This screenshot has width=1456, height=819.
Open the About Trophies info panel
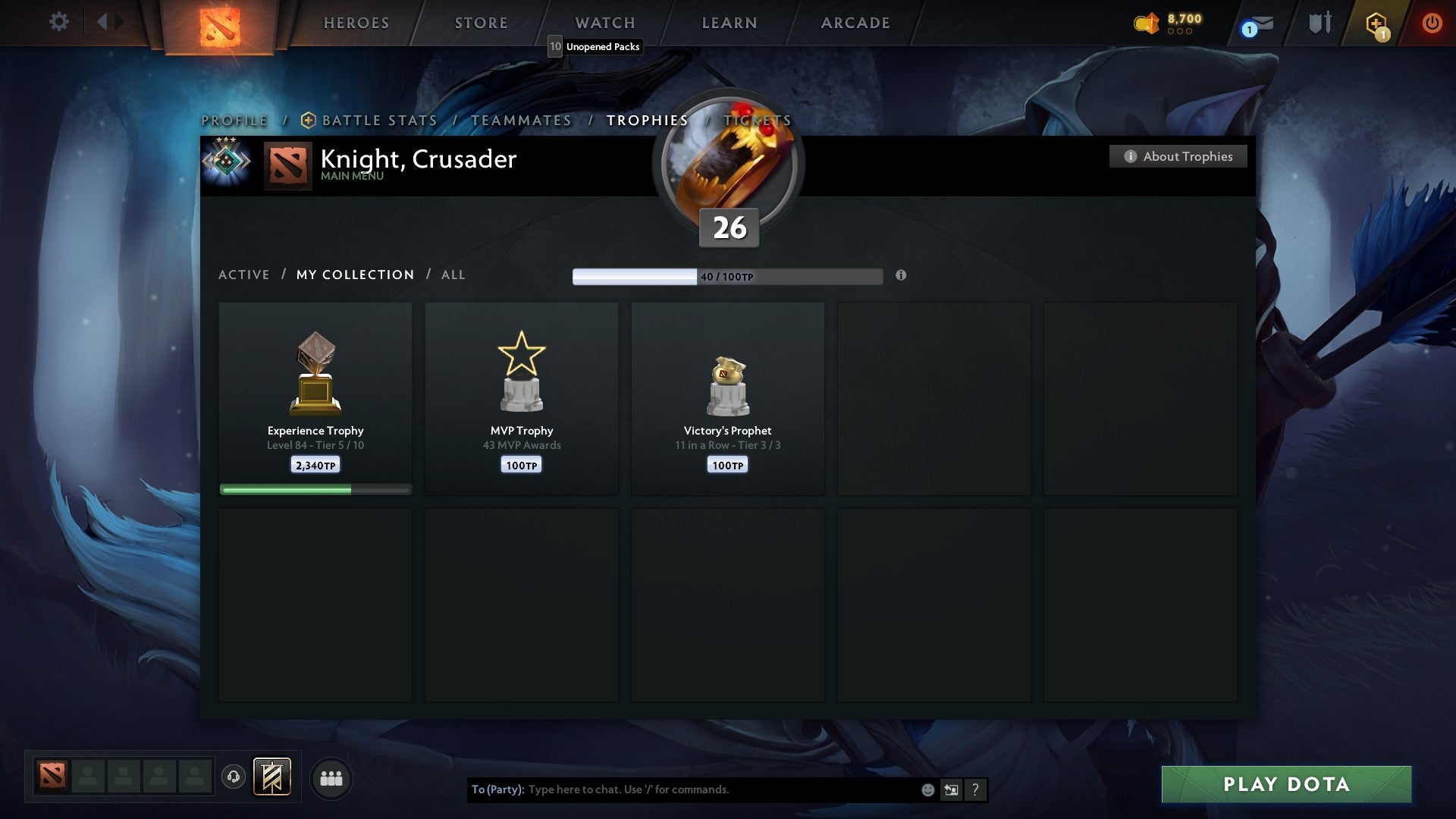[x=1178, y=156]
